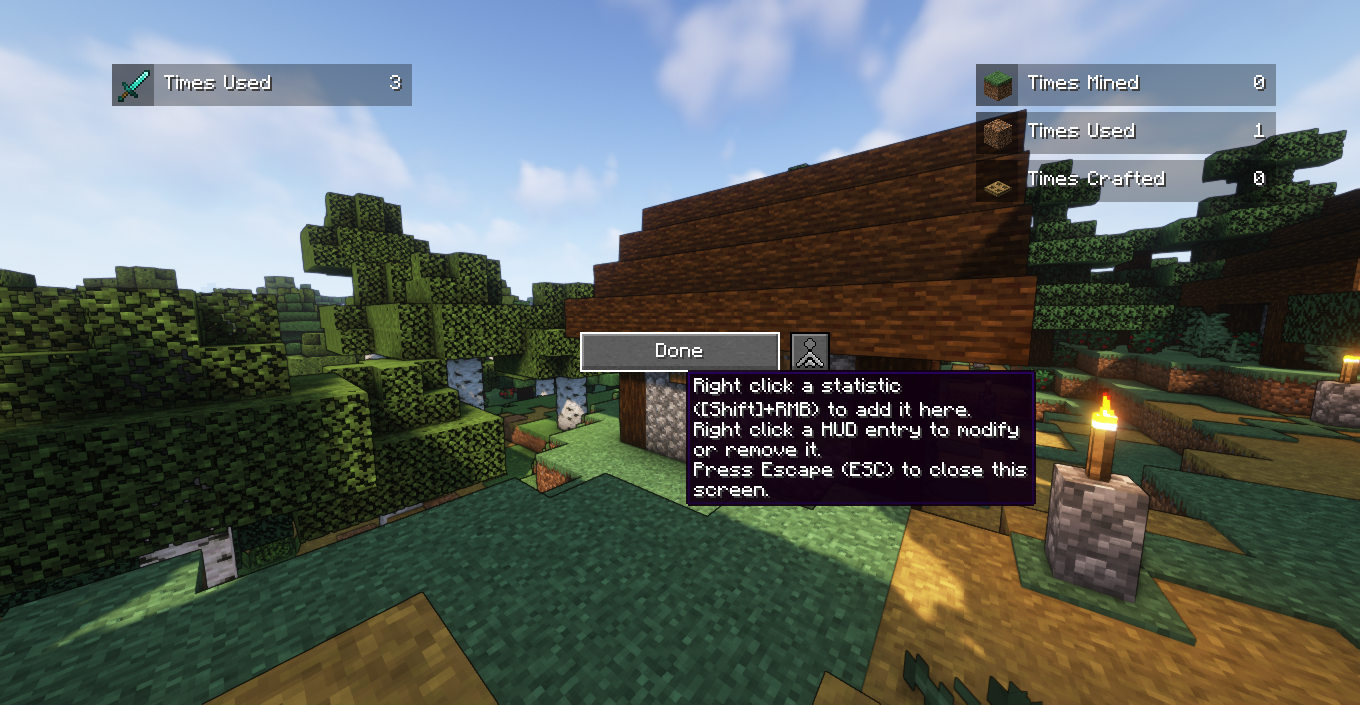
Task: Choose the dirt block Times Used entry
Action: [1125, 132]
